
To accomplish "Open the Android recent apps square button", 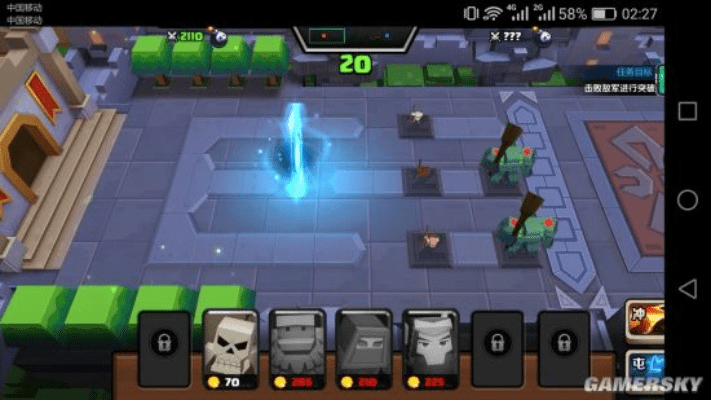I will click(687, 111).
